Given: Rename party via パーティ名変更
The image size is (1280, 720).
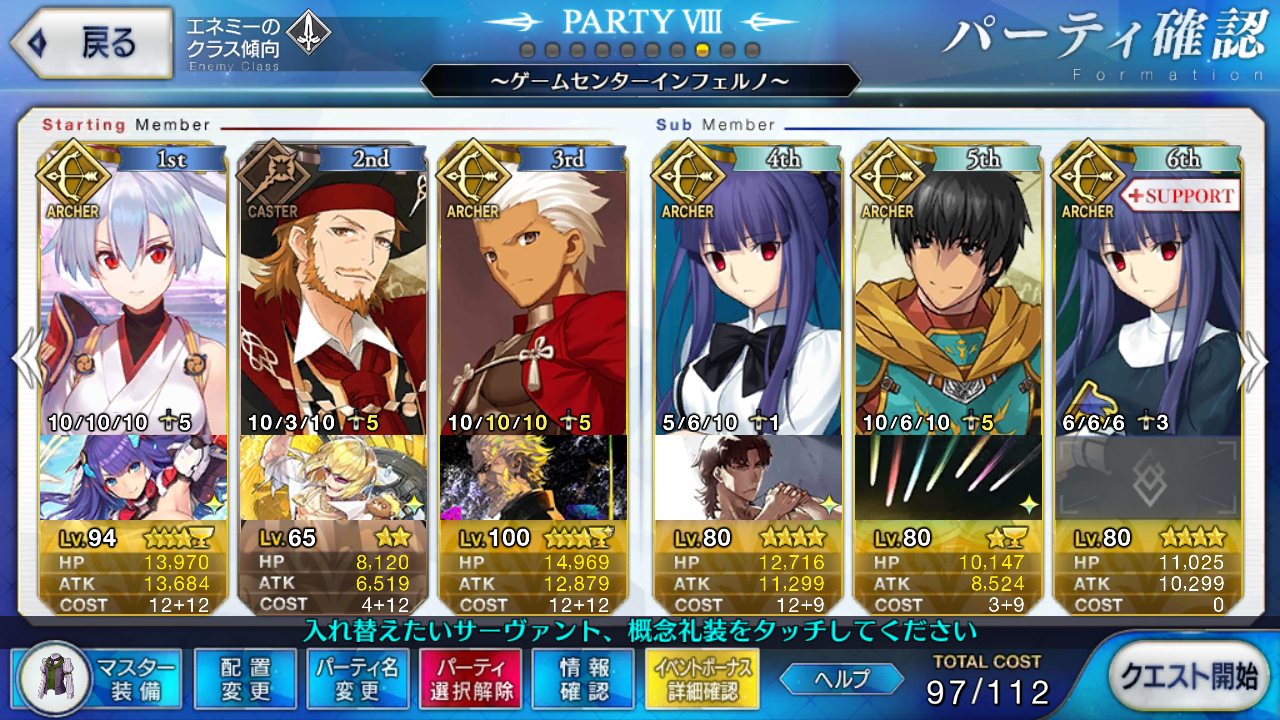Looking at the screenshot, I should (x=357, y=678).
